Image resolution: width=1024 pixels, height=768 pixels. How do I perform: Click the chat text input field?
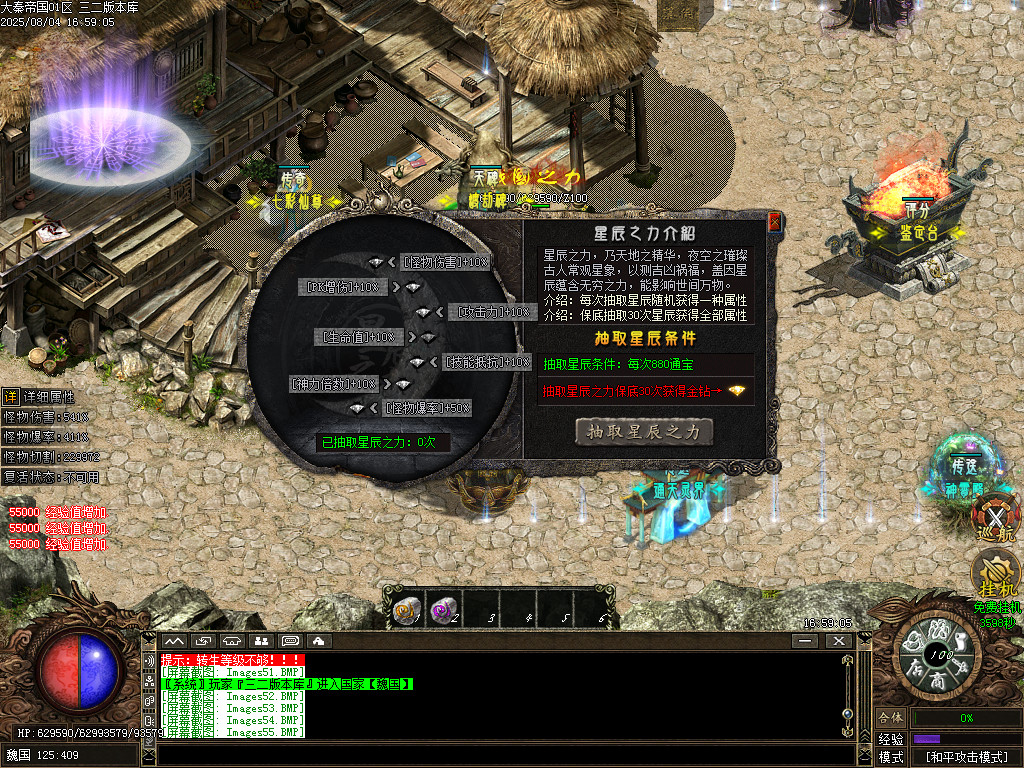(x=500, y=755)
